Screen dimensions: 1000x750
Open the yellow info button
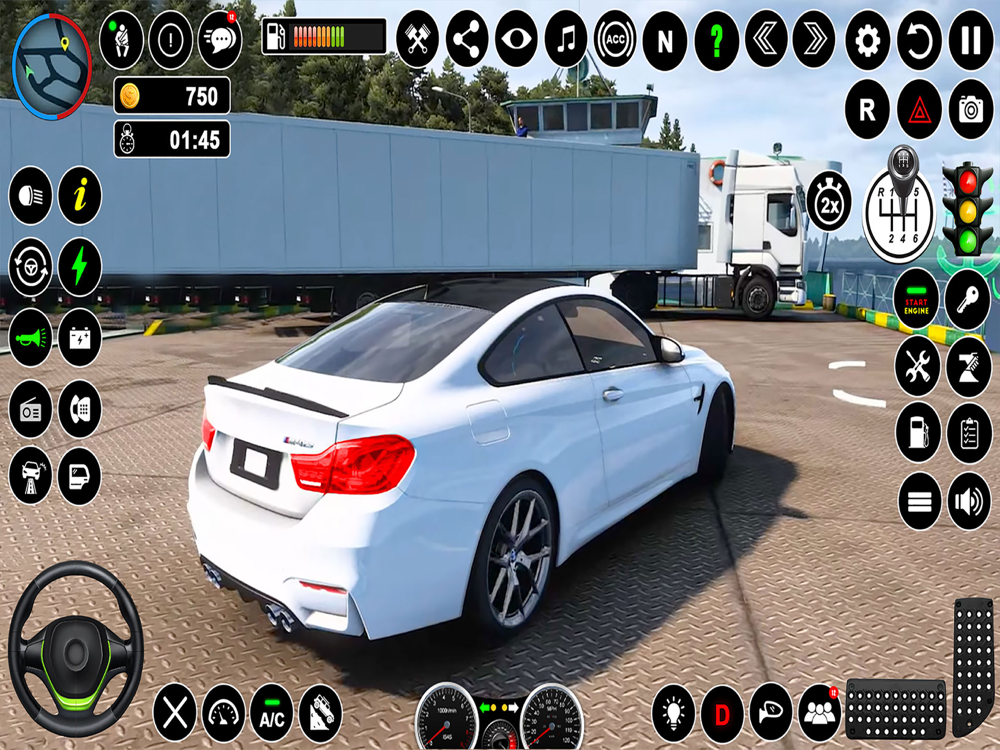[80, 195]
